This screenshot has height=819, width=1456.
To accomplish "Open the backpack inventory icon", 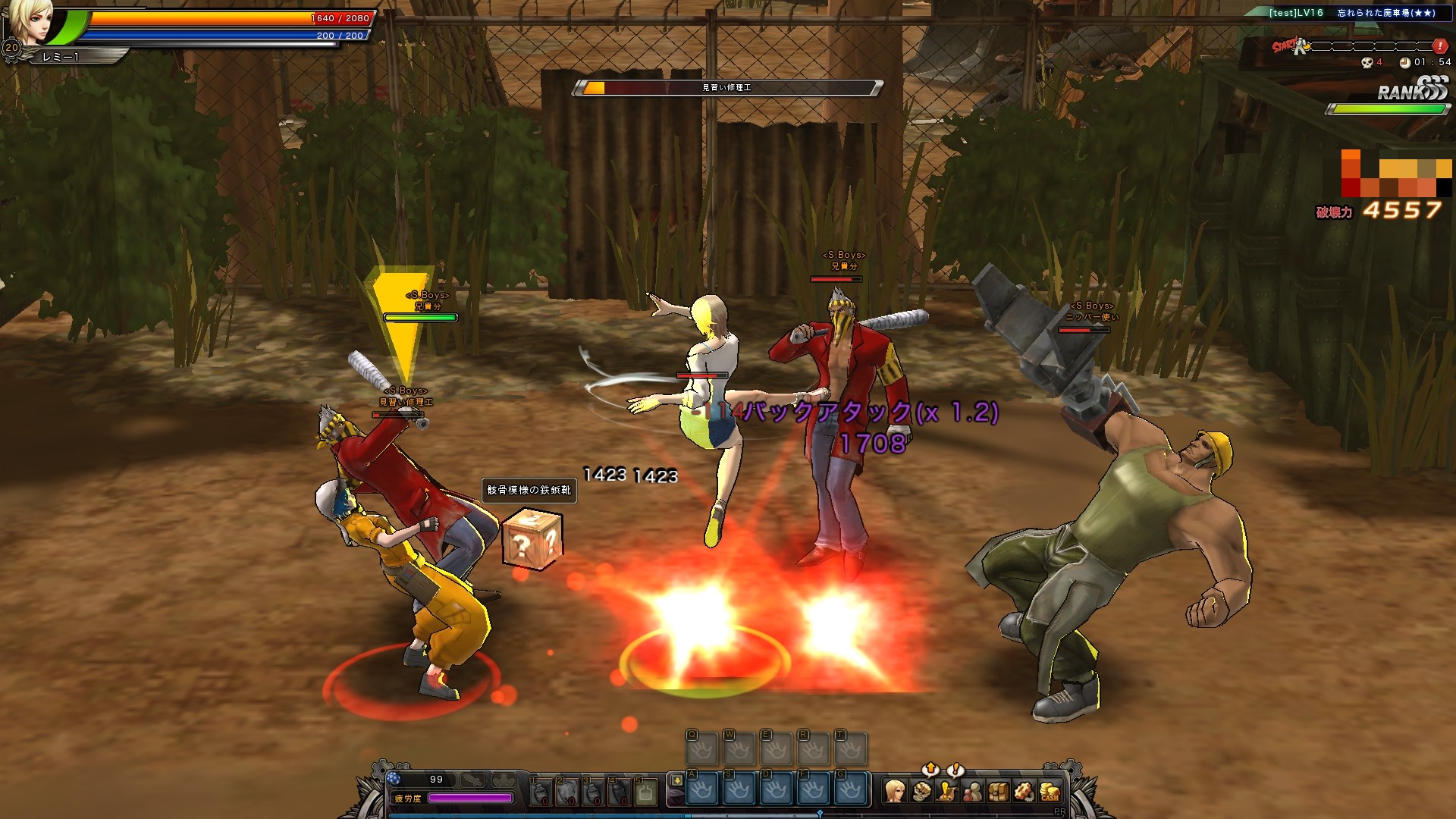I will tap(999, 792).
